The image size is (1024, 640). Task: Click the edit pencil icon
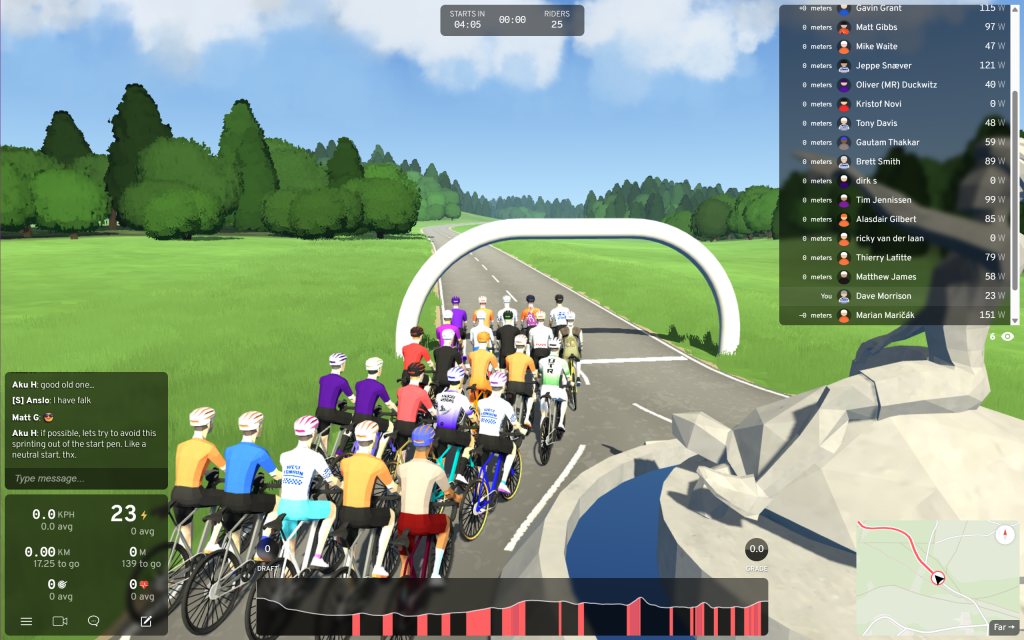click(x=146, y=621)
